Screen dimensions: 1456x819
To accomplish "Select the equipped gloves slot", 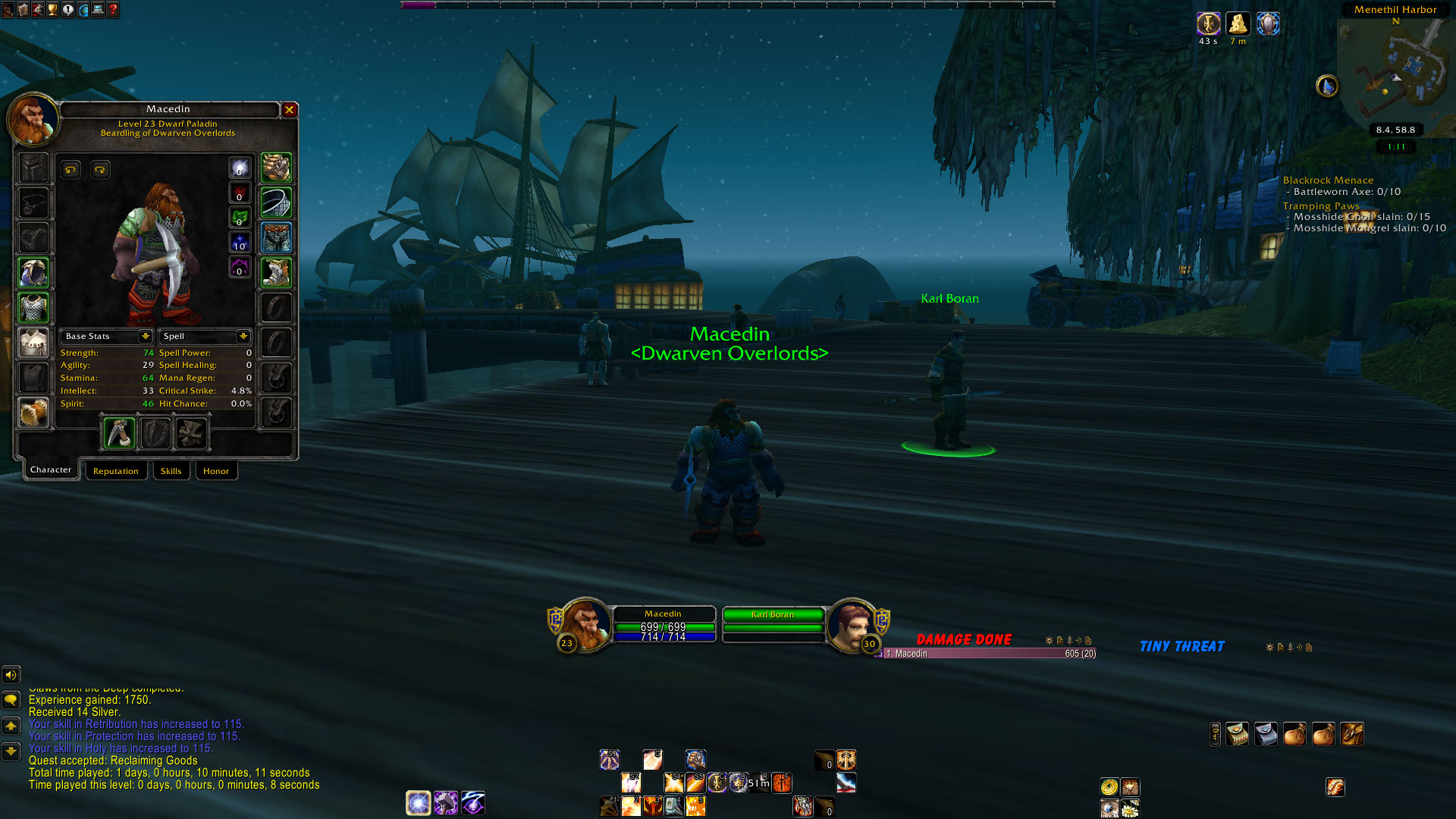I will tap(276, 168).
